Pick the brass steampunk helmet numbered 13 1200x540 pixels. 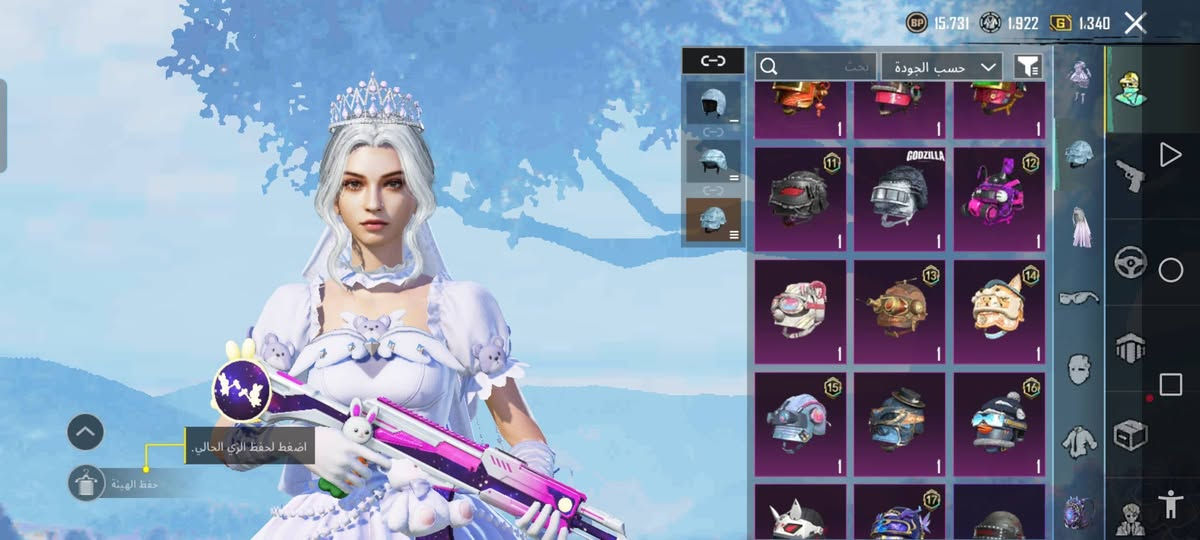(x=899, y=311)
